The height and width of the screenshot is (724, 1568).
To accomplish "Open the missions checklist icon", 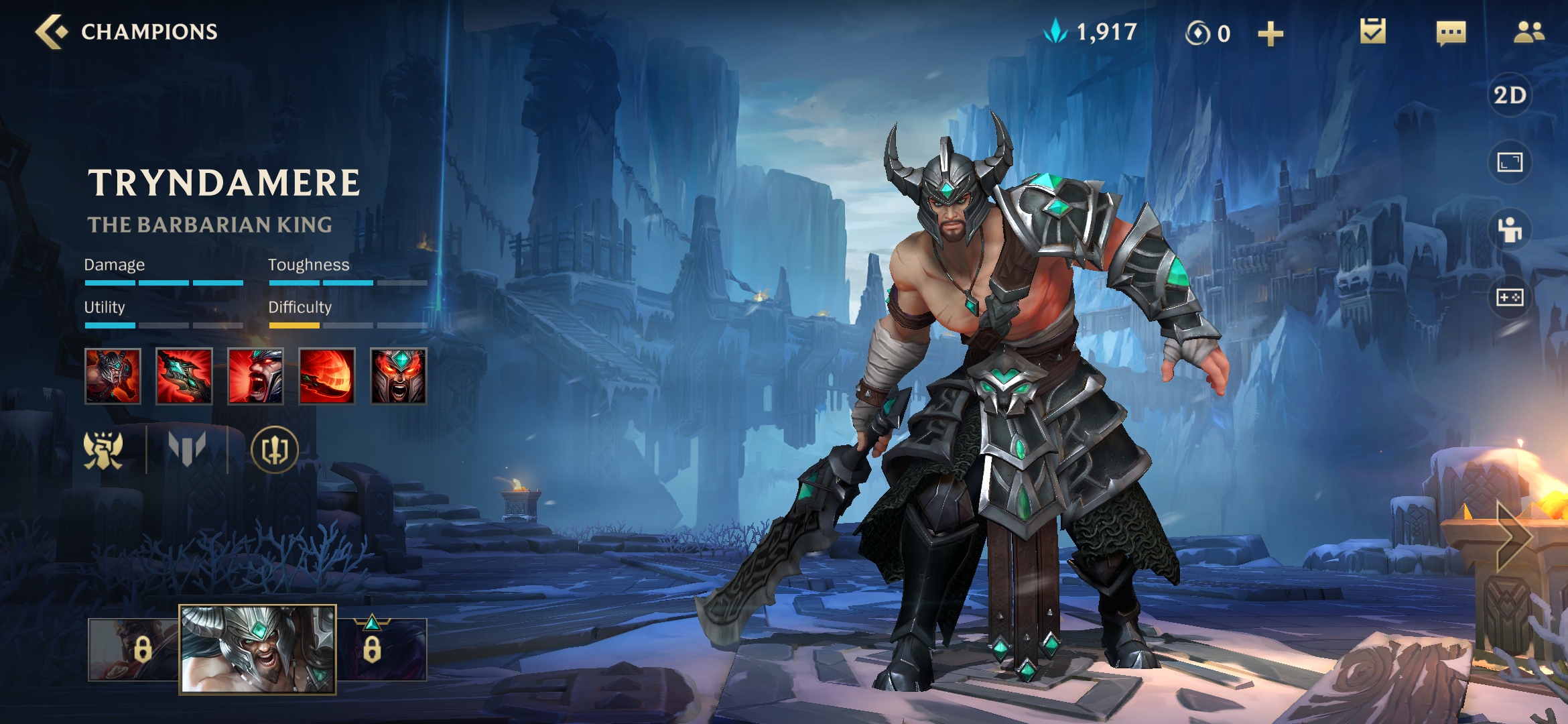I will (1372, 32).
